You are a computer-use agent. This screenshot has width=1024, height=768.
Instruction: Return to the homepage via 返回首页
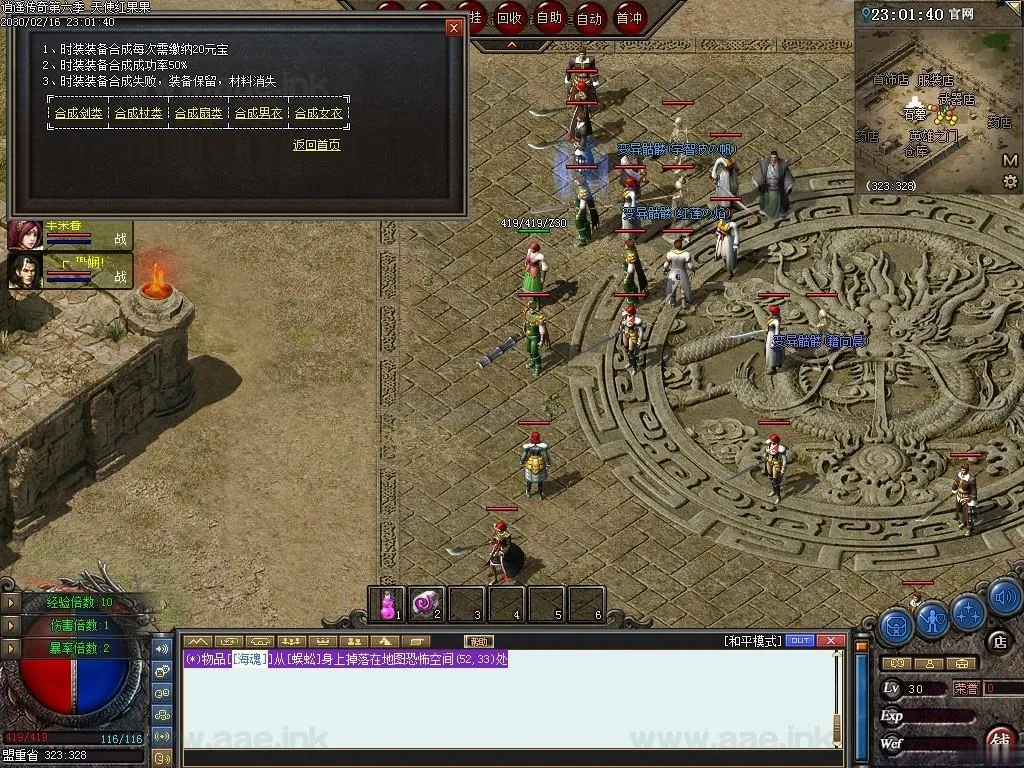pyautogui.click(x=316, y=145)
